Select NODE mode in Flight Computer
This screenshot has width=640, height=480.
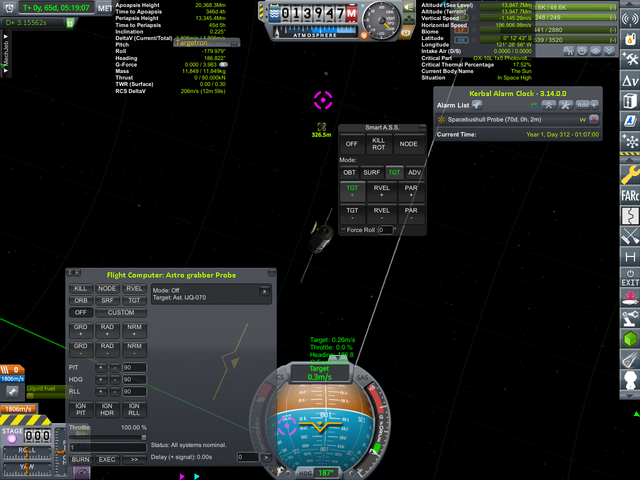point(107,288)
